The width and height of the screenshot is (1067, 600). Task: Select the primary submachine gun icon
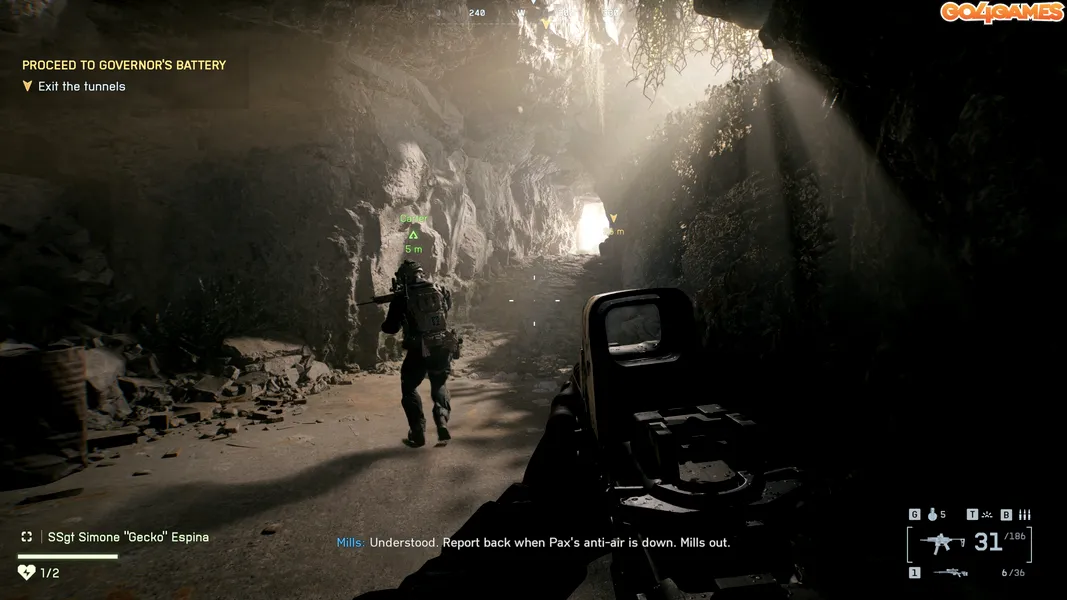941,543
